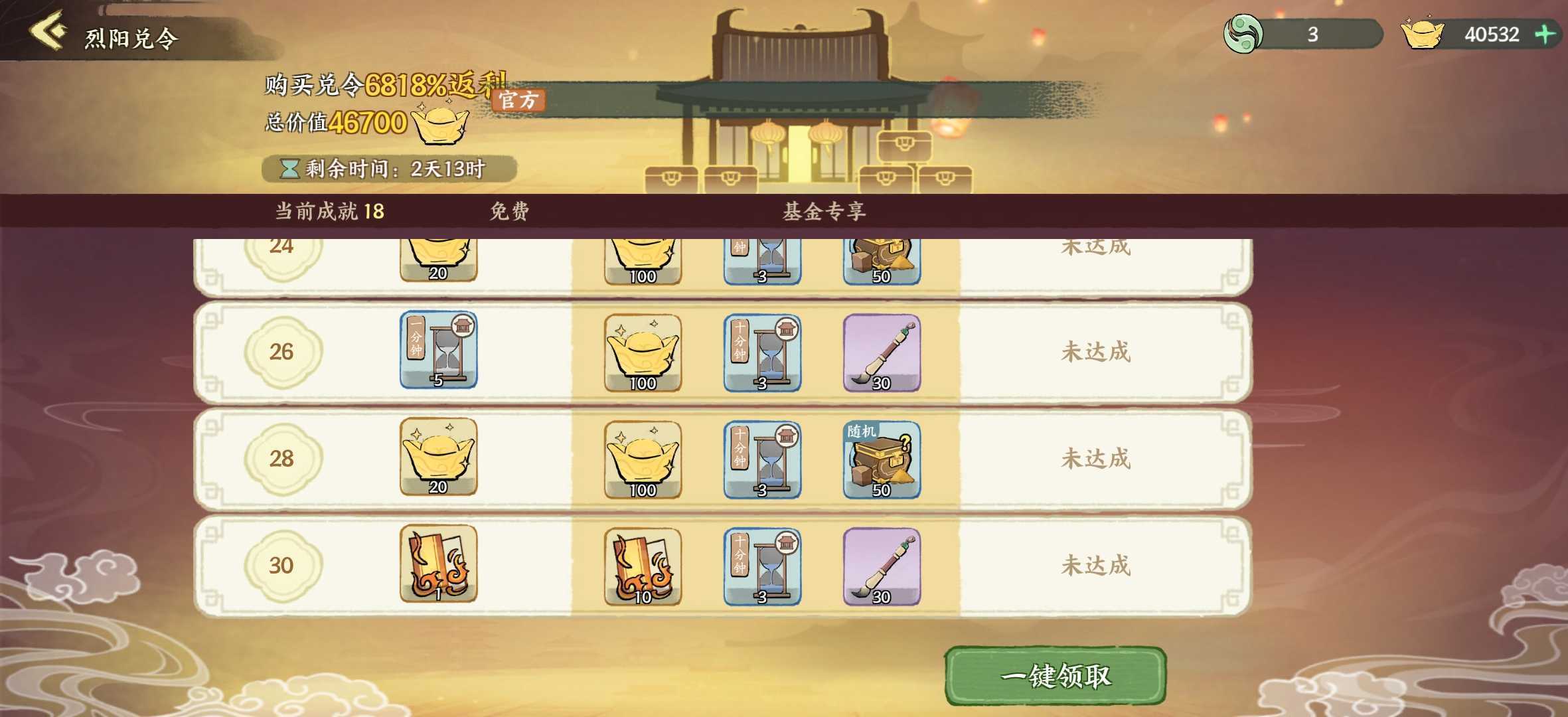This screenshot has height=717, width=1568.
Task: Tap the treasure chest reward at level 24
Action: [883, 259]
